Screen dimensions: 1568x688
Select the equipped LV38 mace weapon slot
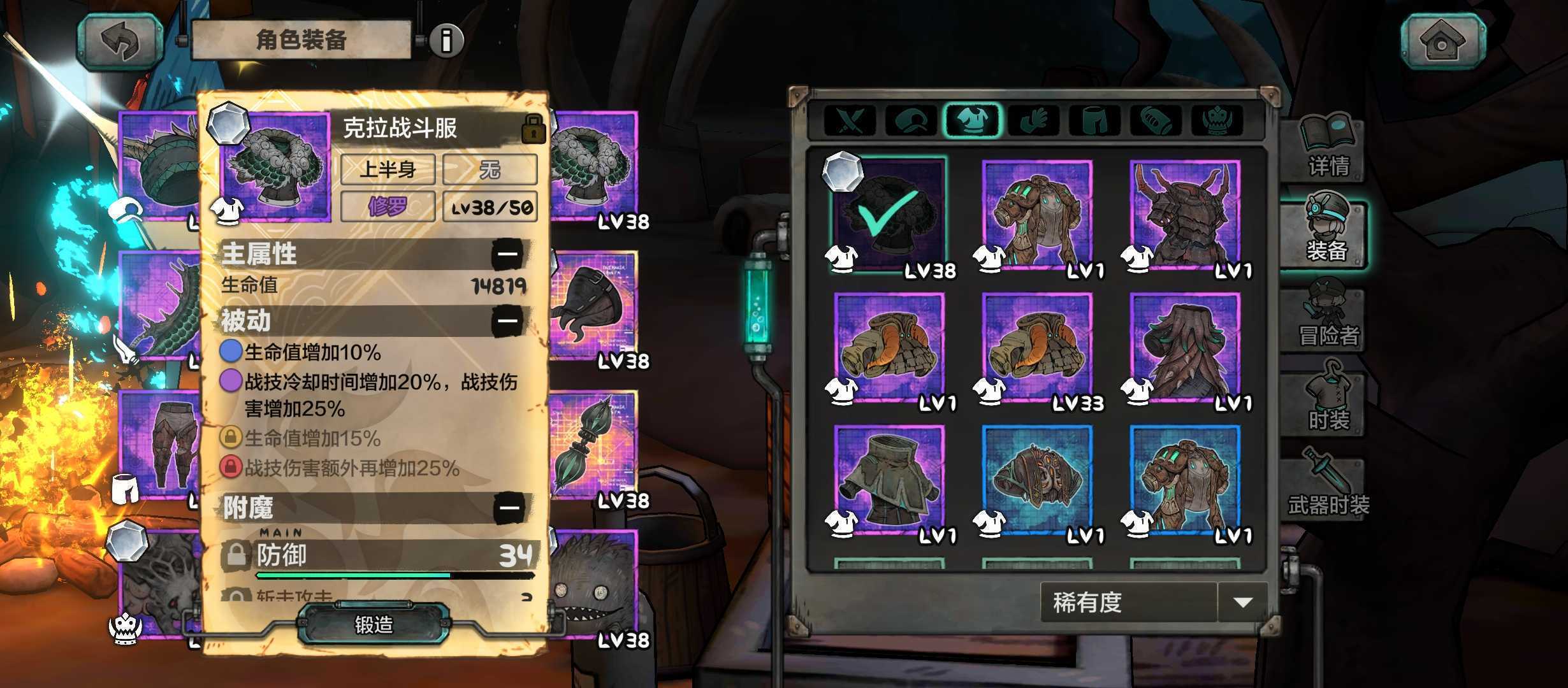pos(593,446)
